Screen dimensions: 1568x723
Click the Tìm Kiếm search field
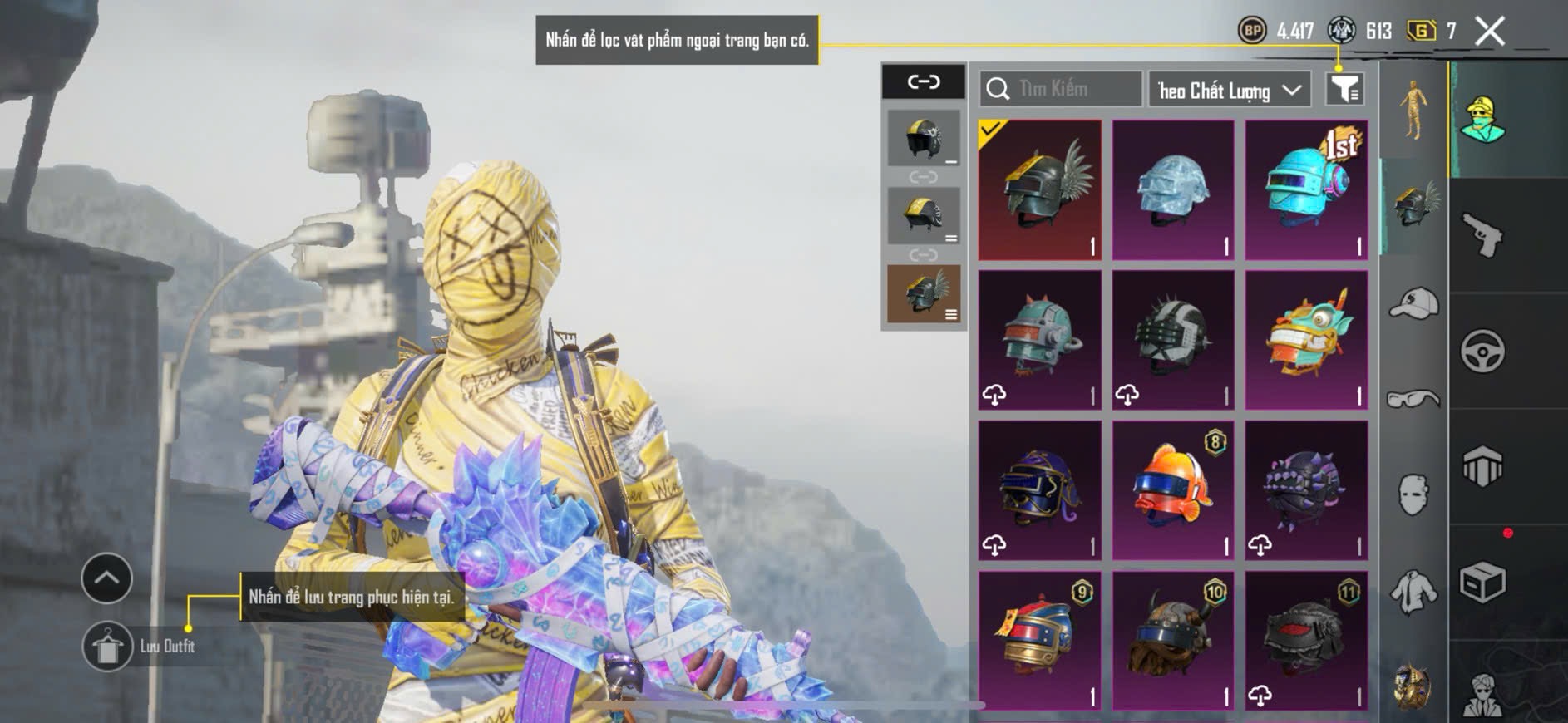click(1061, 89)
